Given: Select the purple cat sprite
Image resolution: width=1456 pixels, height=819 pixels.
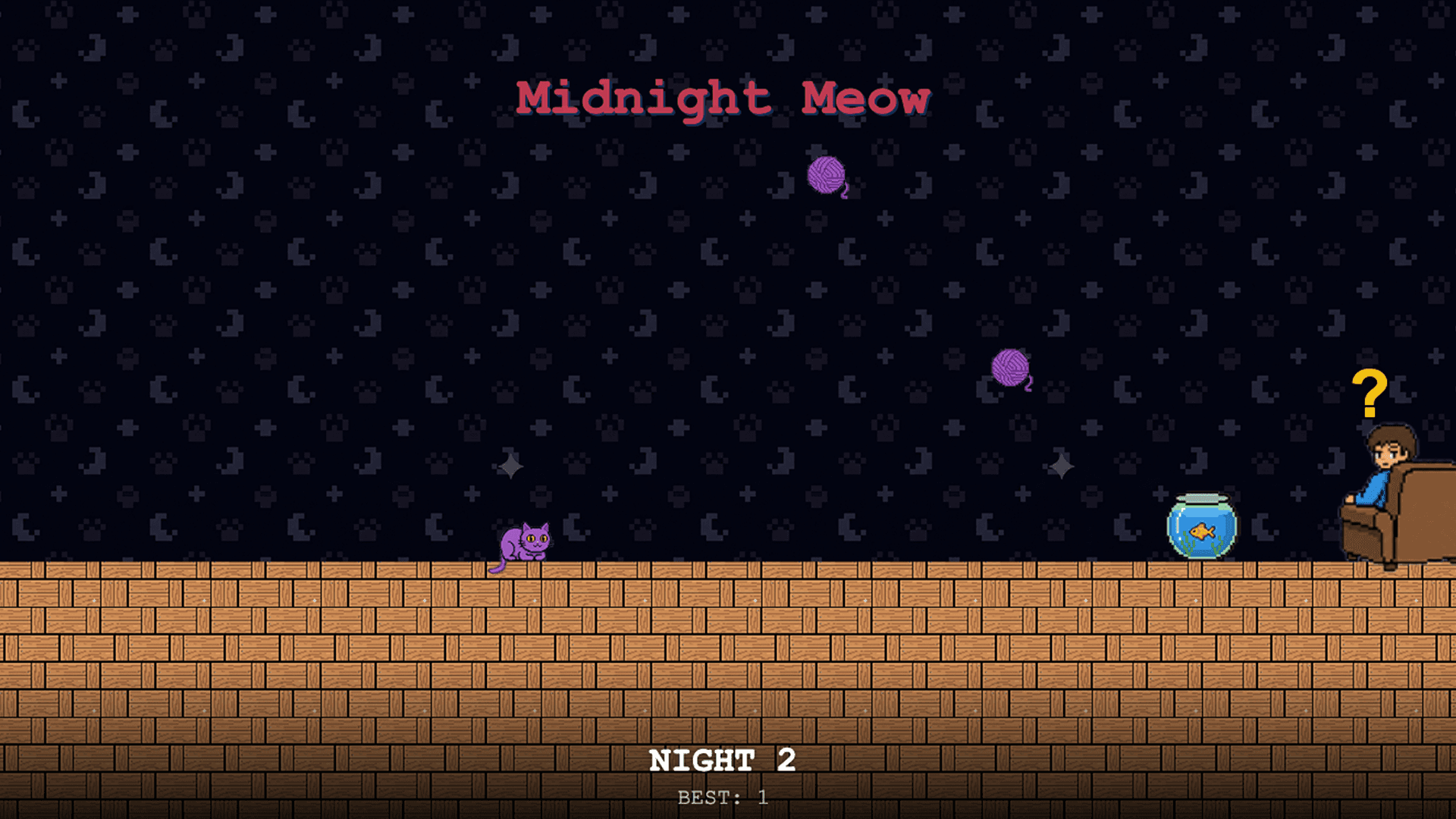Looking at the screenshot, I should click(523, 542).
